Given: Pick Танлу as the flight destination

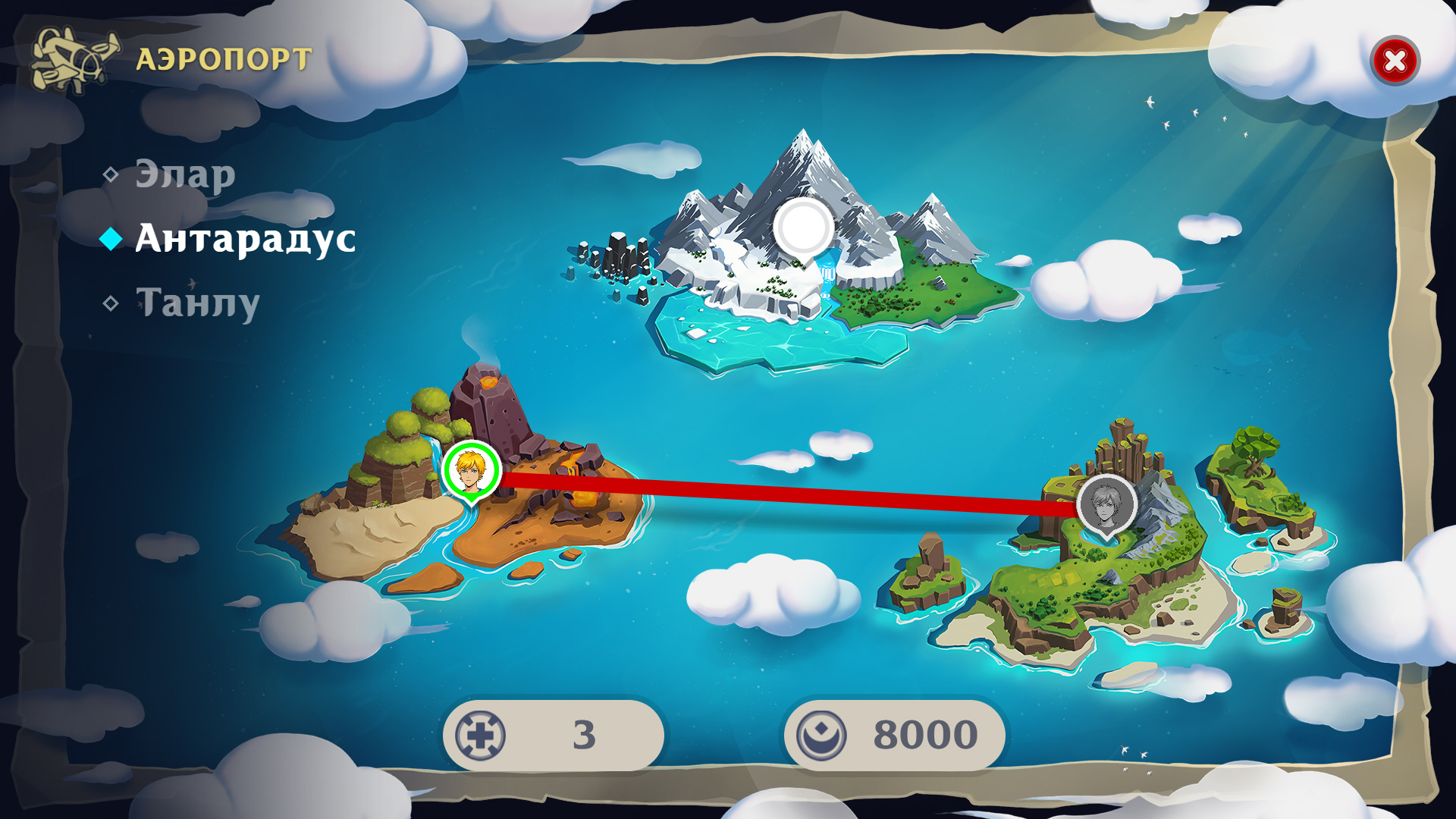Looking at the screenshot, I should [x=197, y=303].
